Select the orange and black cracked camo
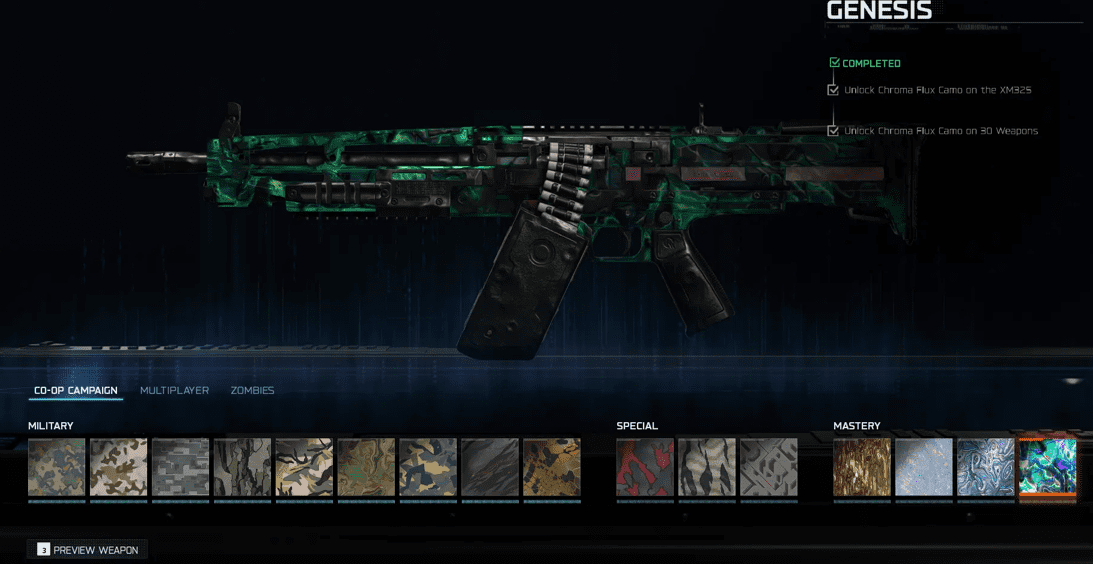1093x564 pixels. coord(552,467)
